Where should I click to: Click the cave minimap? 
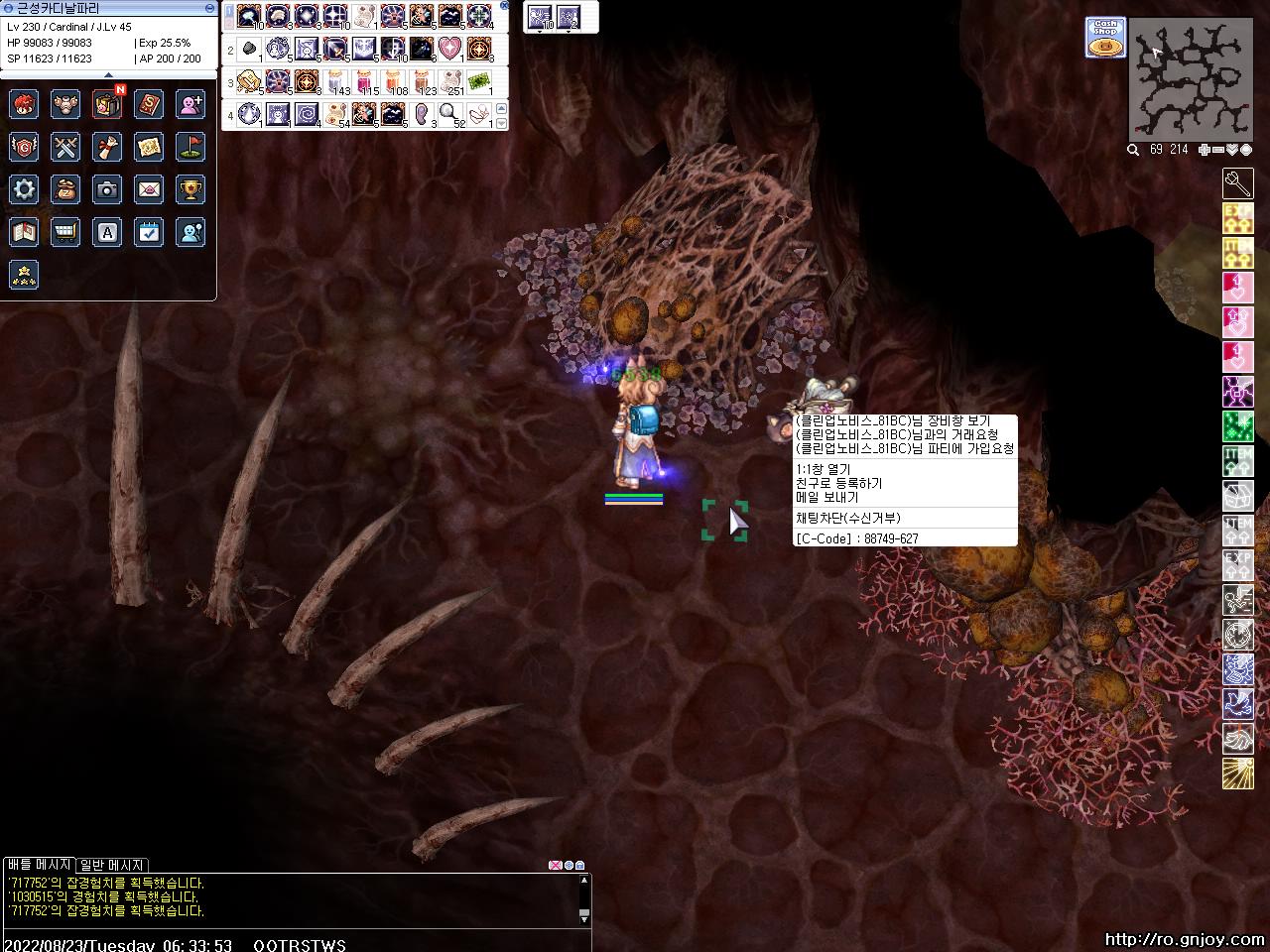click(x=1191, y=79)
